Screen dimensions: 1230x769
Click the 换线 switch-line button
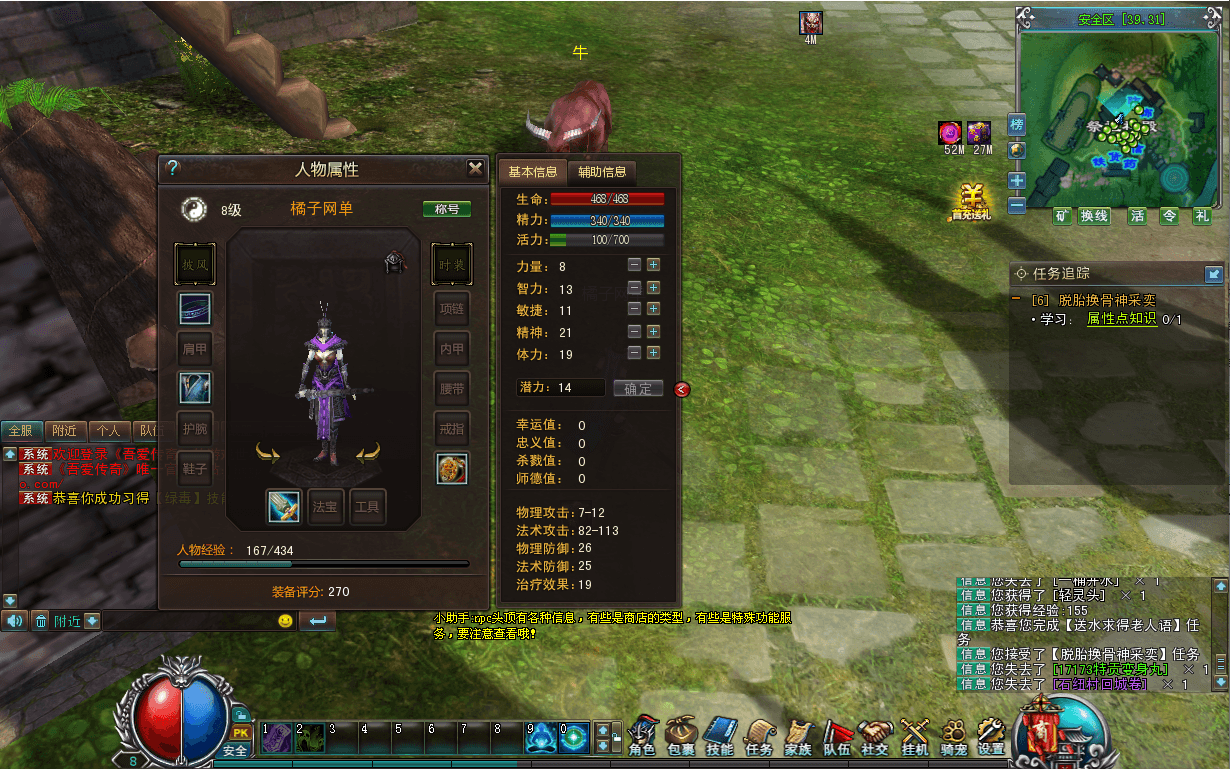point(1095,216)
